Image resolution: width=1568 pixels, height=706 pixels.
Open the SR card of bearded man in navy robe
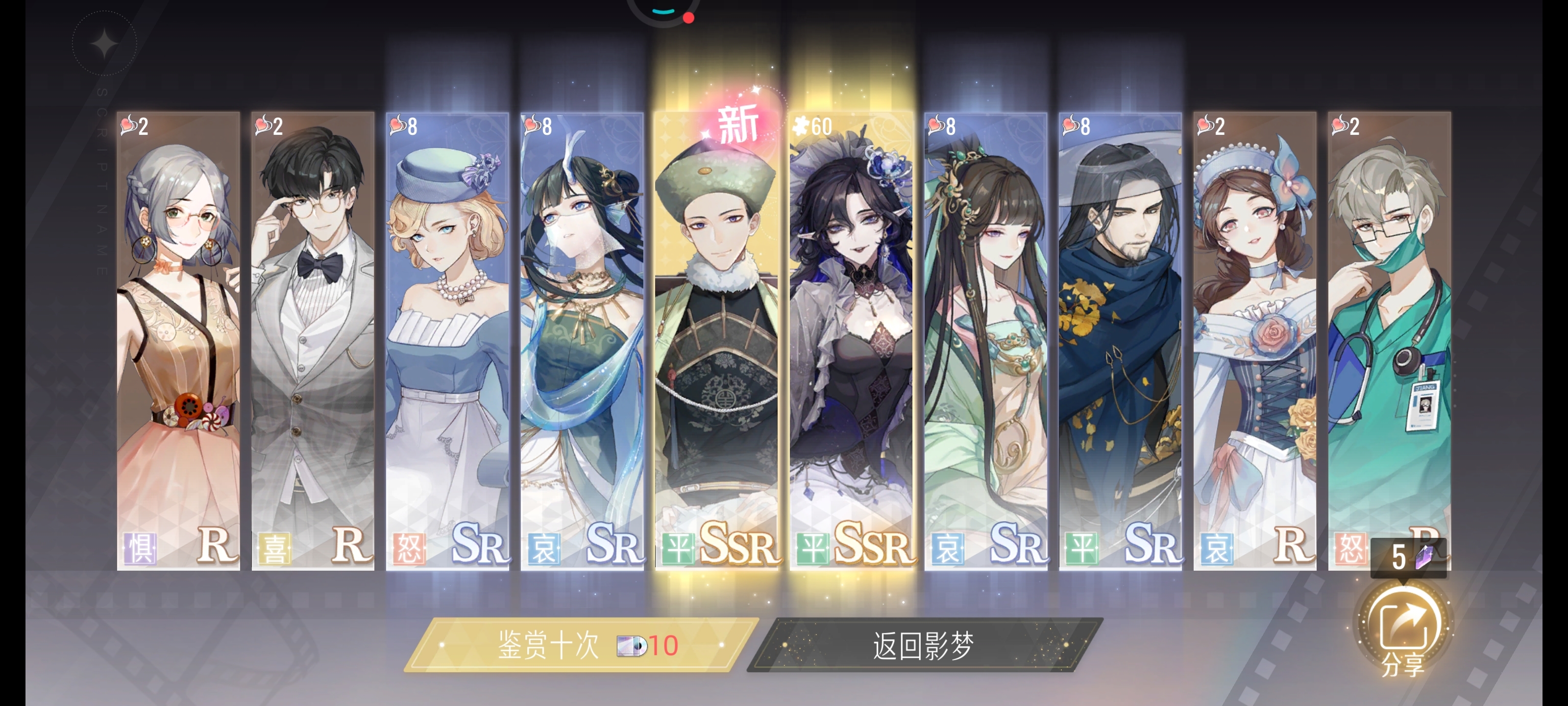1121,341
